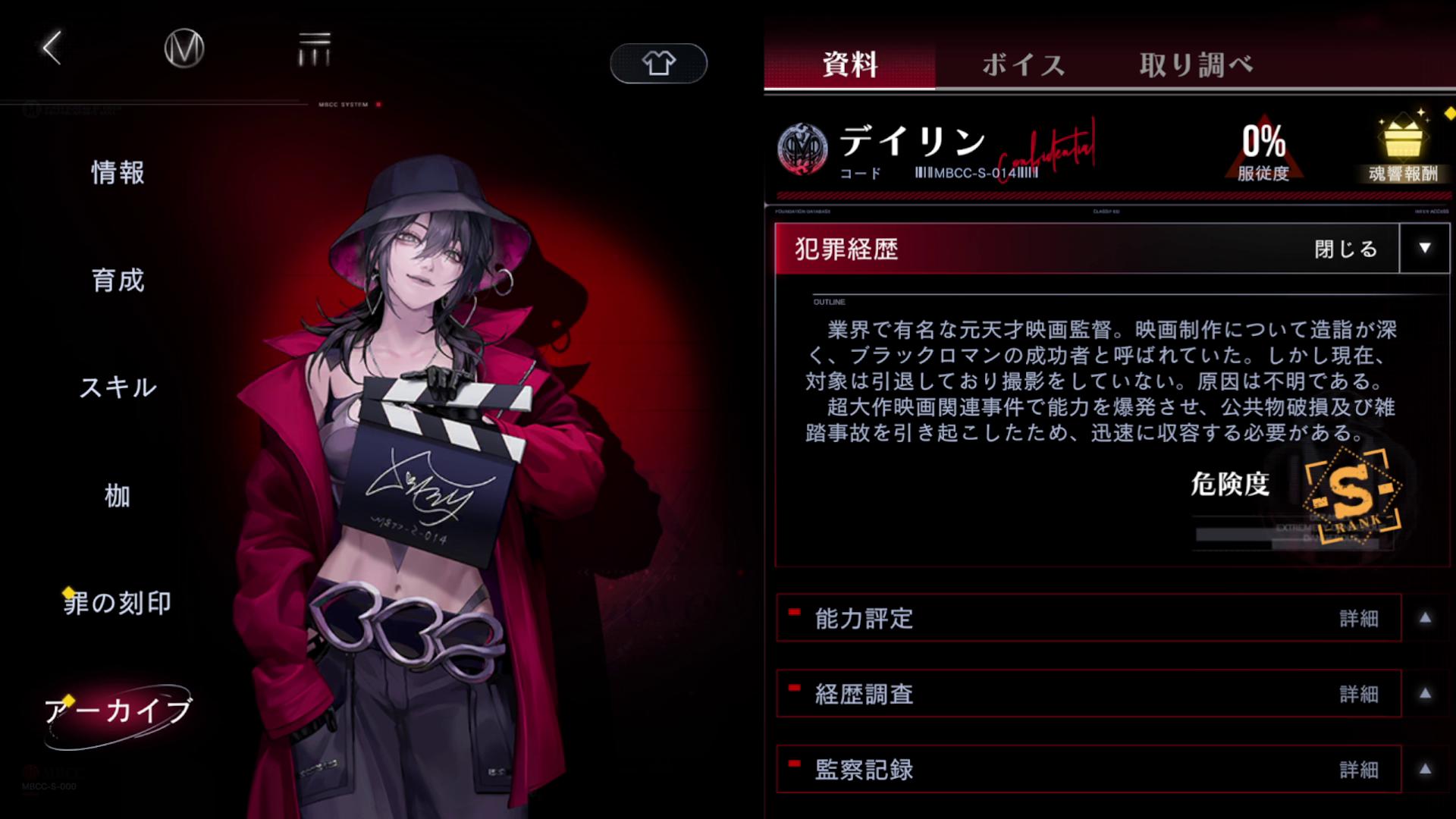
Task: Click the back arrow icon
Action: pos(50,48)
